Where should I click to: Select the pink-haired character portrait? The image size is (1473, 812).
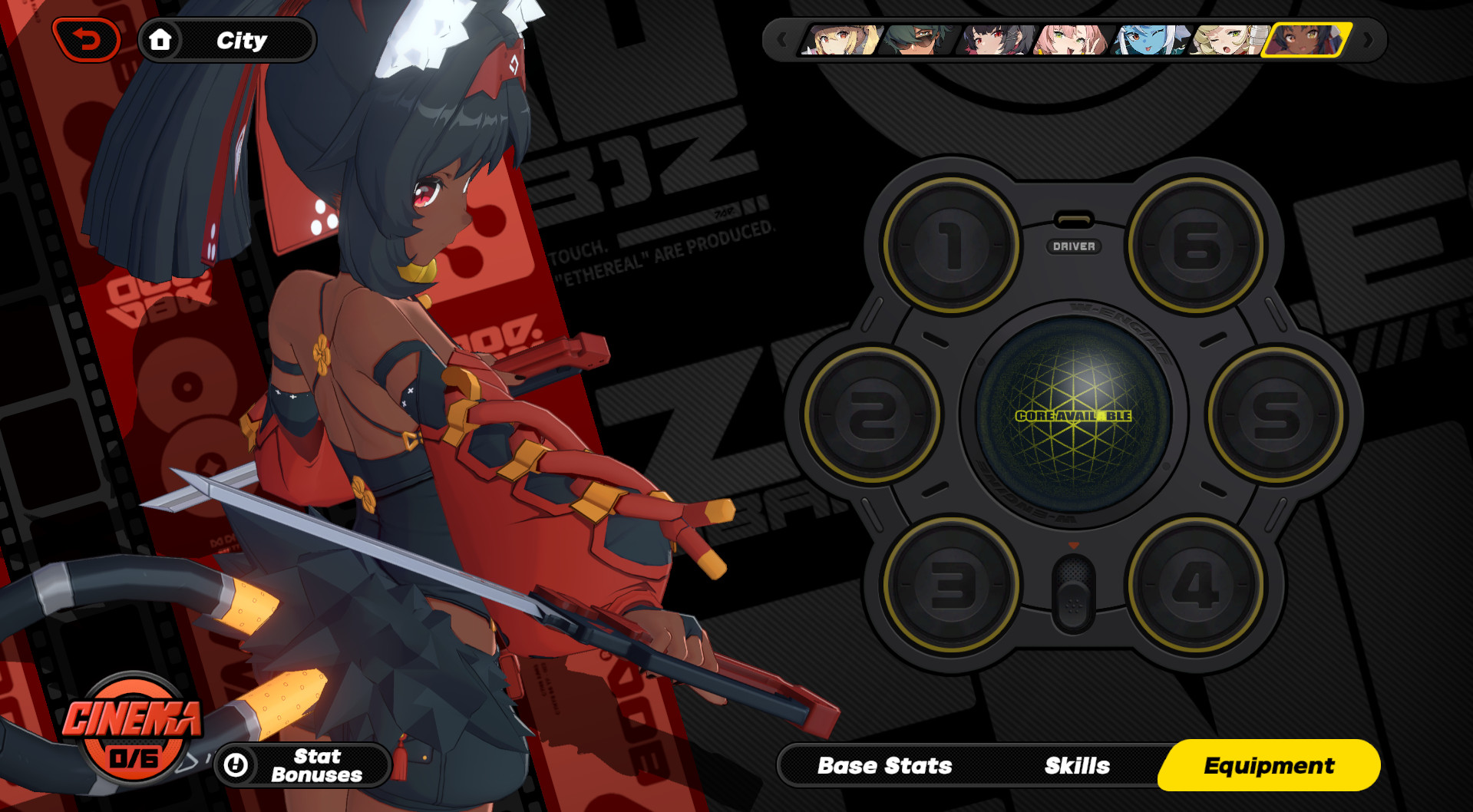pyautogui.click(x=1072, y=40)
